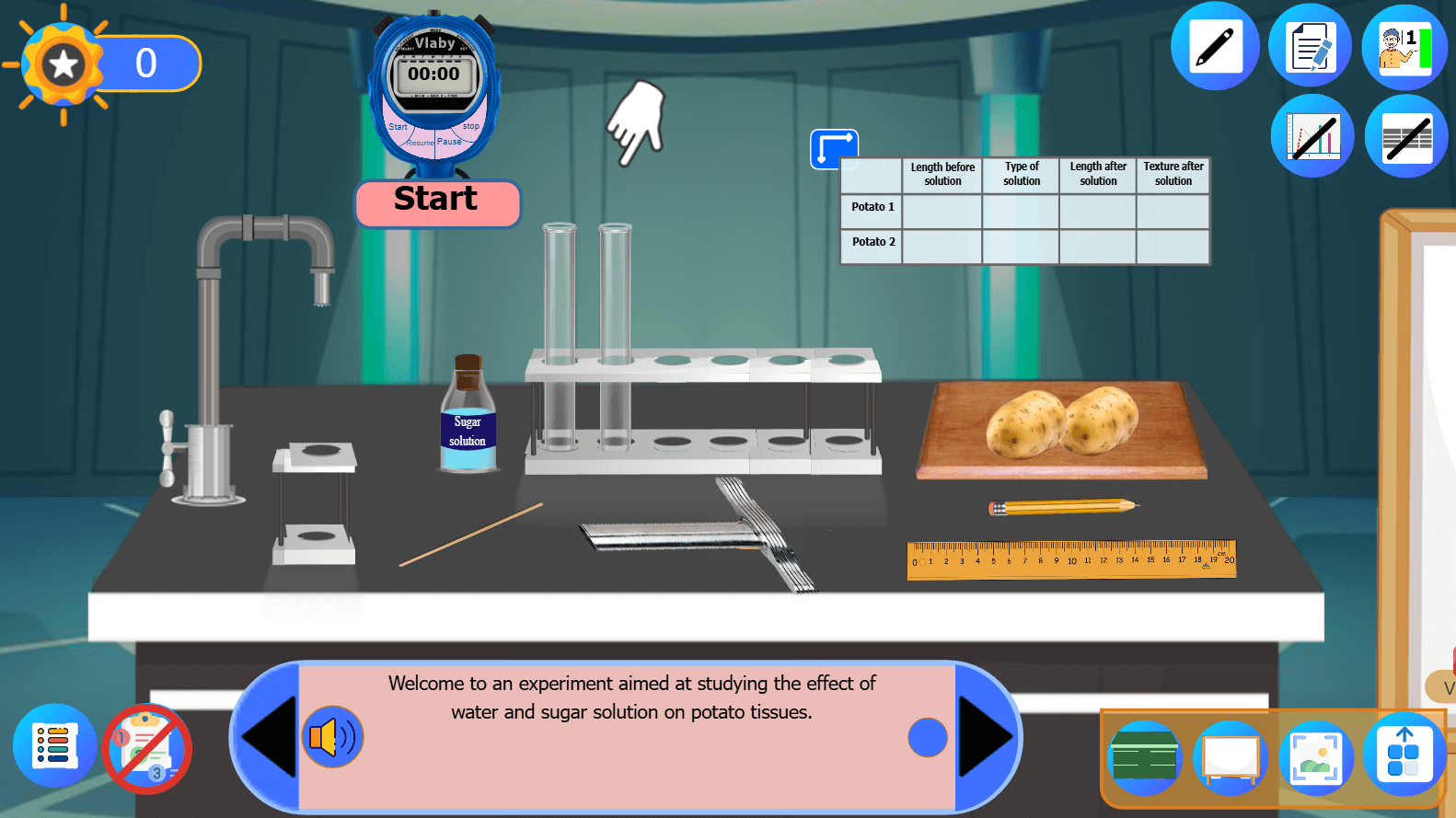
Task: Open the apps grid upload icon
Action: coord(1404,755)
